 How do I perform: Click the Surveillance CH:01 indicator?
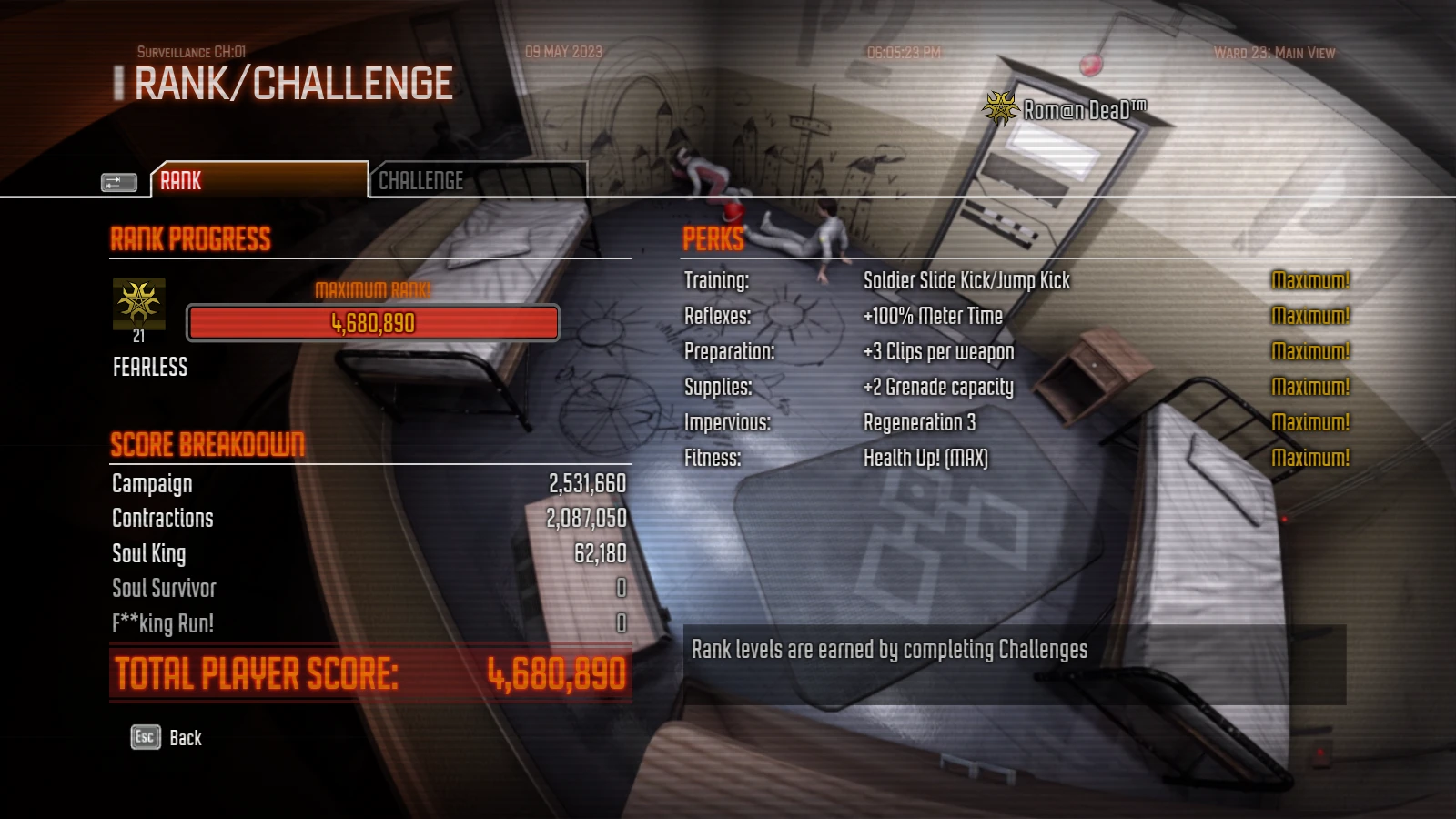coord(191,53)
